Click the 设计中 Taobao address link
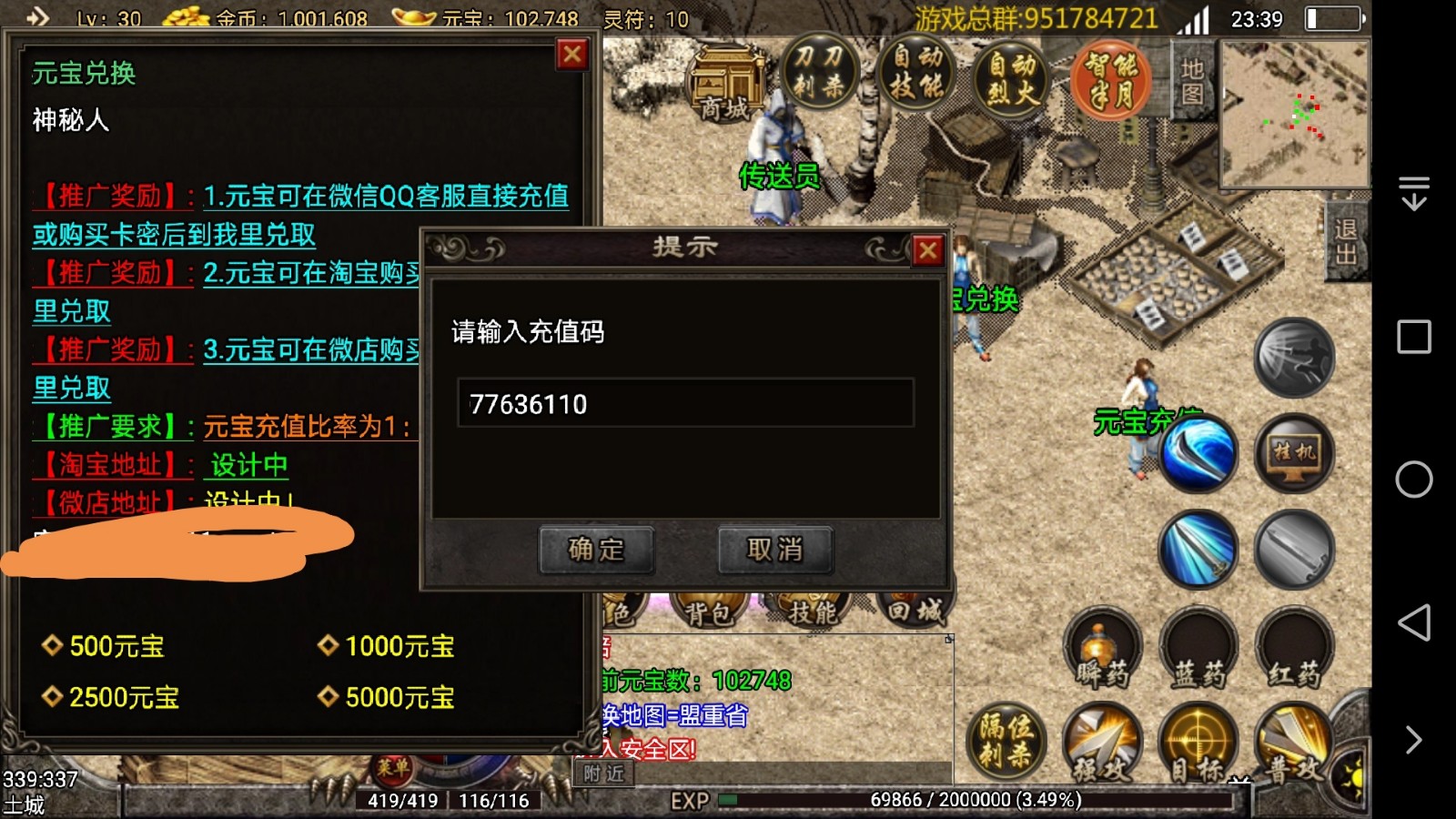This screenshot has height=819, width=1456. (x=248, y=465)
